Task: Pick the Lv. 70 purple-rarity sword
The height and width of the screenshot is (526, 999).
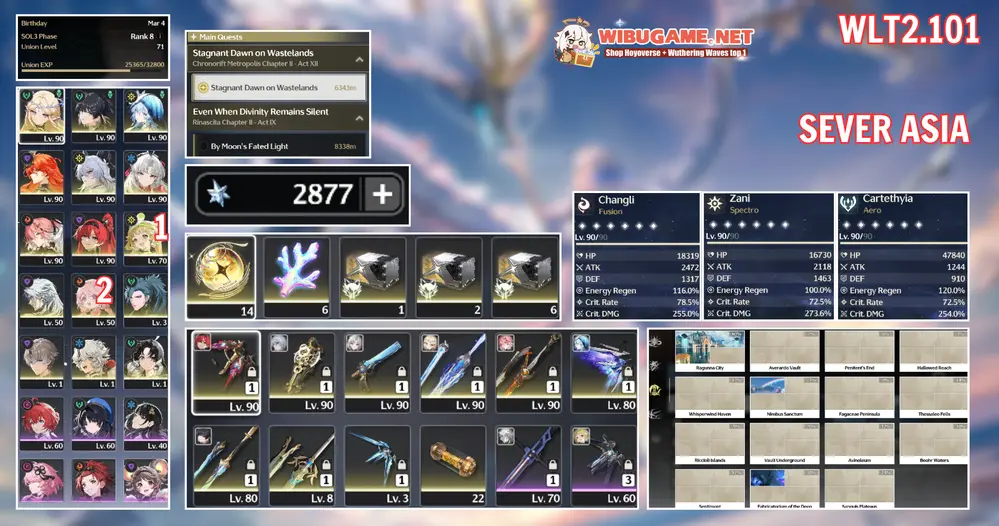Action: [x=527, y=464]
